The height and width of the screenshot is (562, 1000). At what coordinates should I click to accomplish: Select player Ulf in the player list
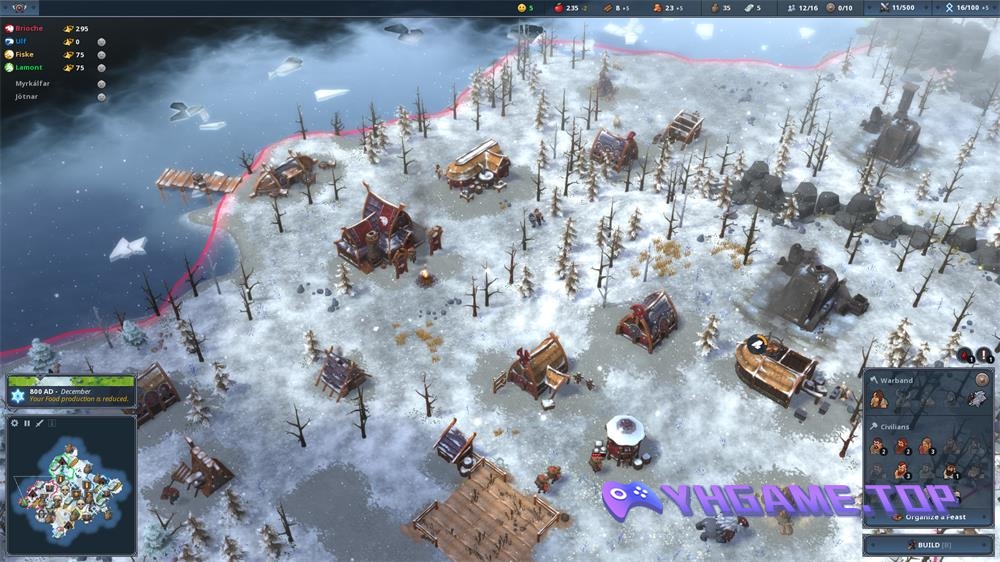click(x=22, y=41)
